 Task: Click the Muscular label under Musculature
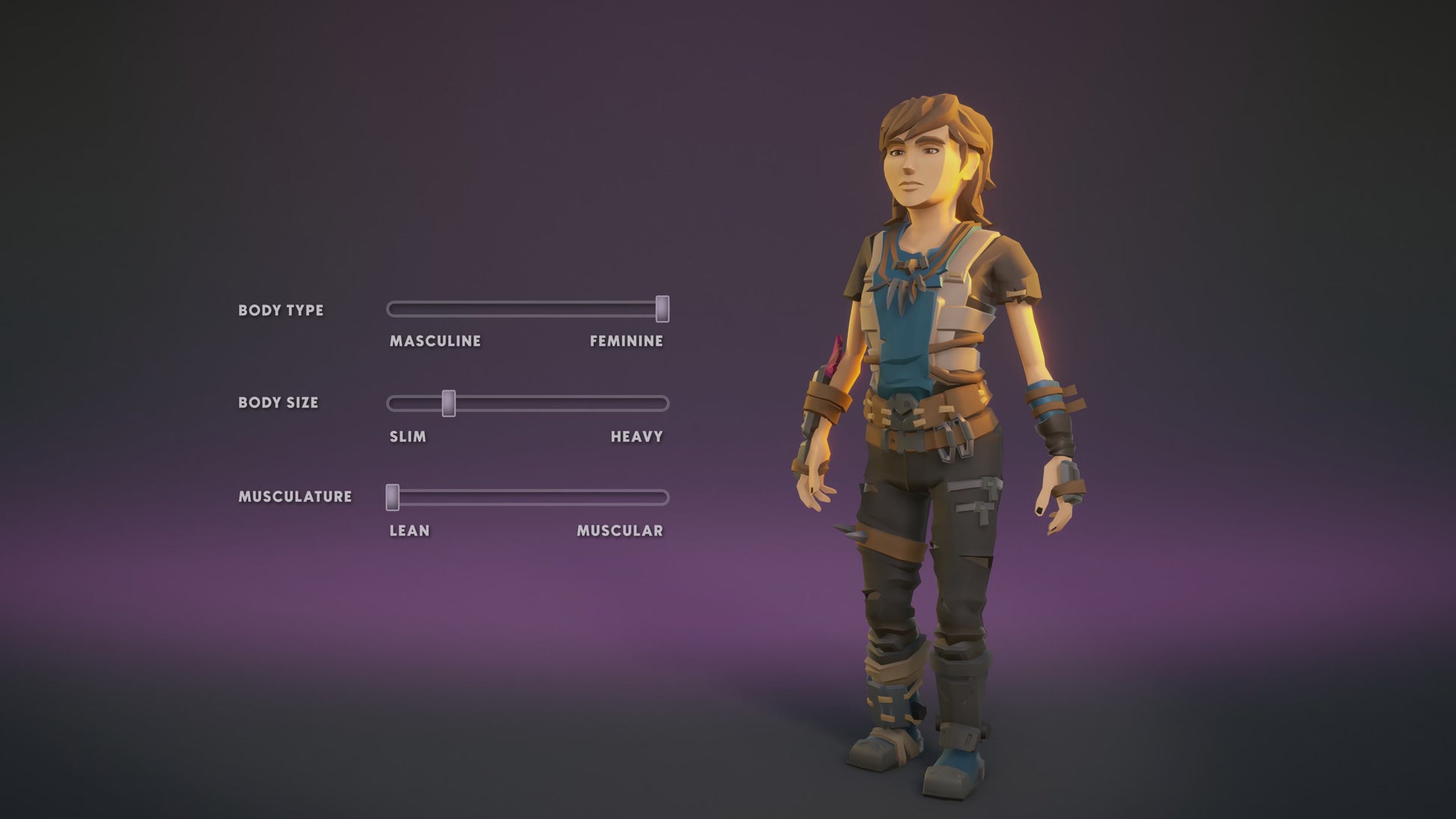point(620,531)
